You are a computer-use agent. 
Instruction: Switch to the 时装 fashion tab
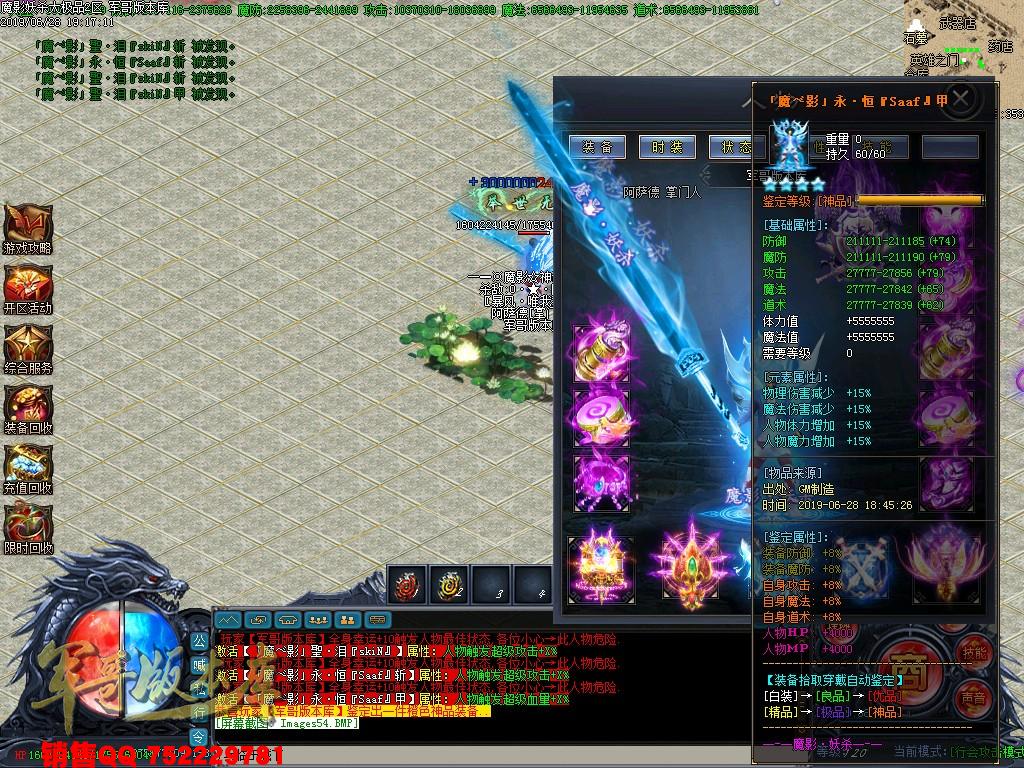click(x=667, y=147)
